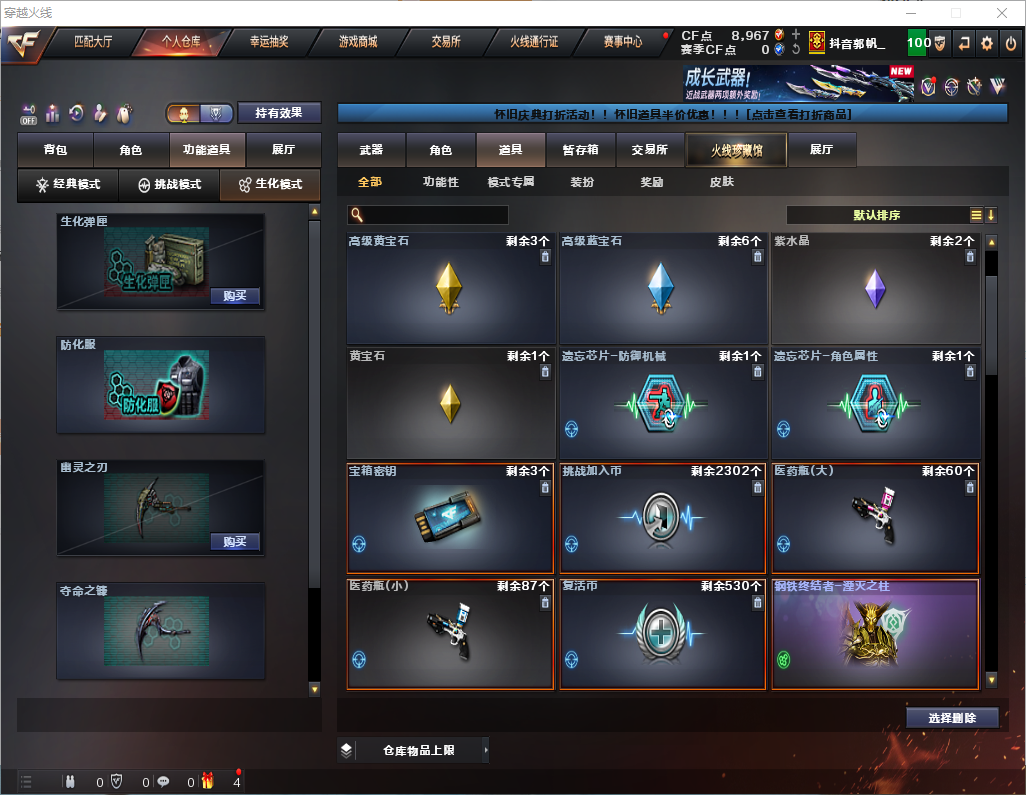Switch to the 幸运抽奖 tab
The width and height of the screenshot is (1026, 795).
[269, 42]
